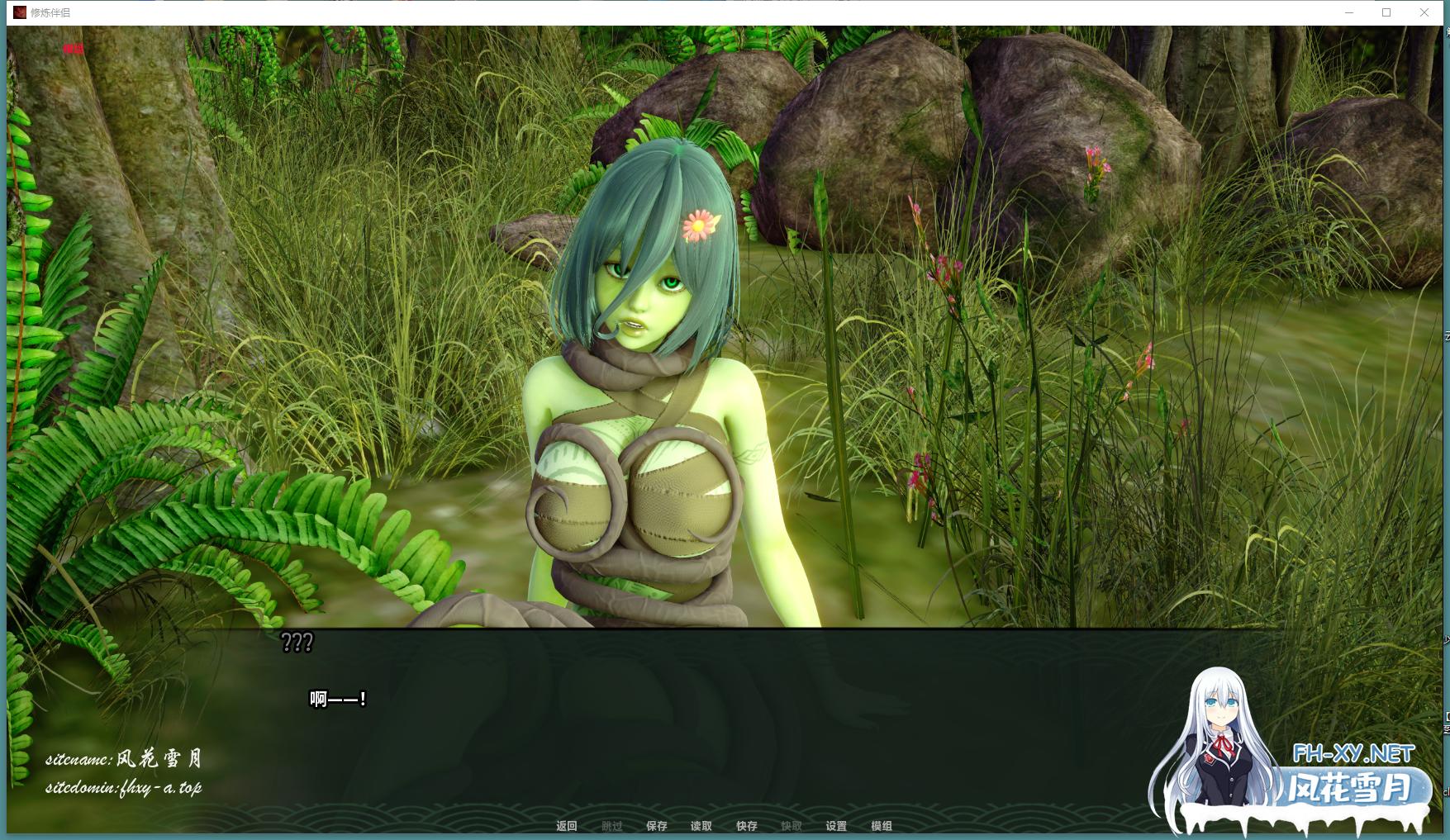
Task: Minimize the game window
Action: [x=1349, y=12]
